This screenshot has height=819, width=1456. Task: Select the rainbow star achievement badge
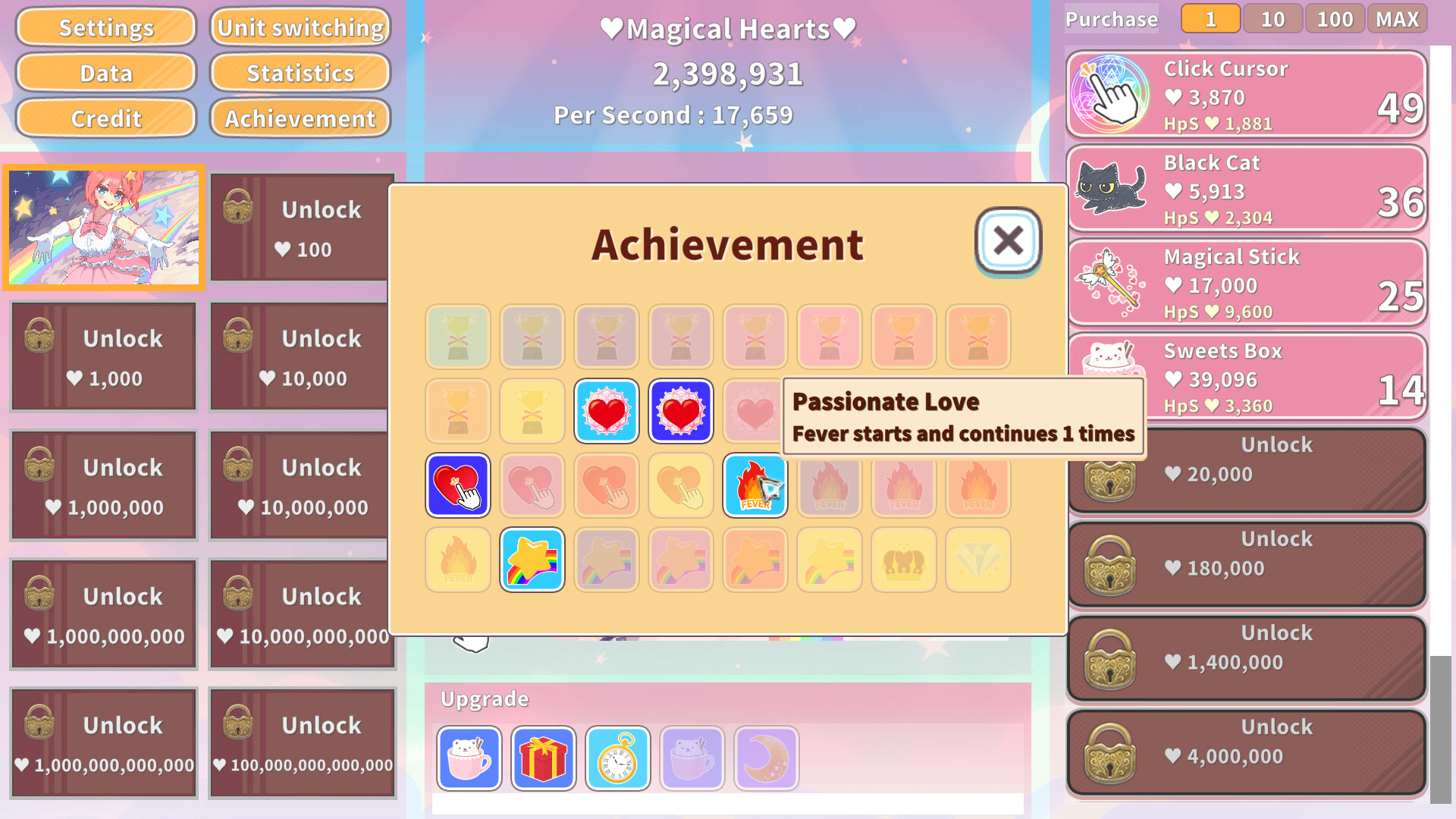(x=532, y=560)
